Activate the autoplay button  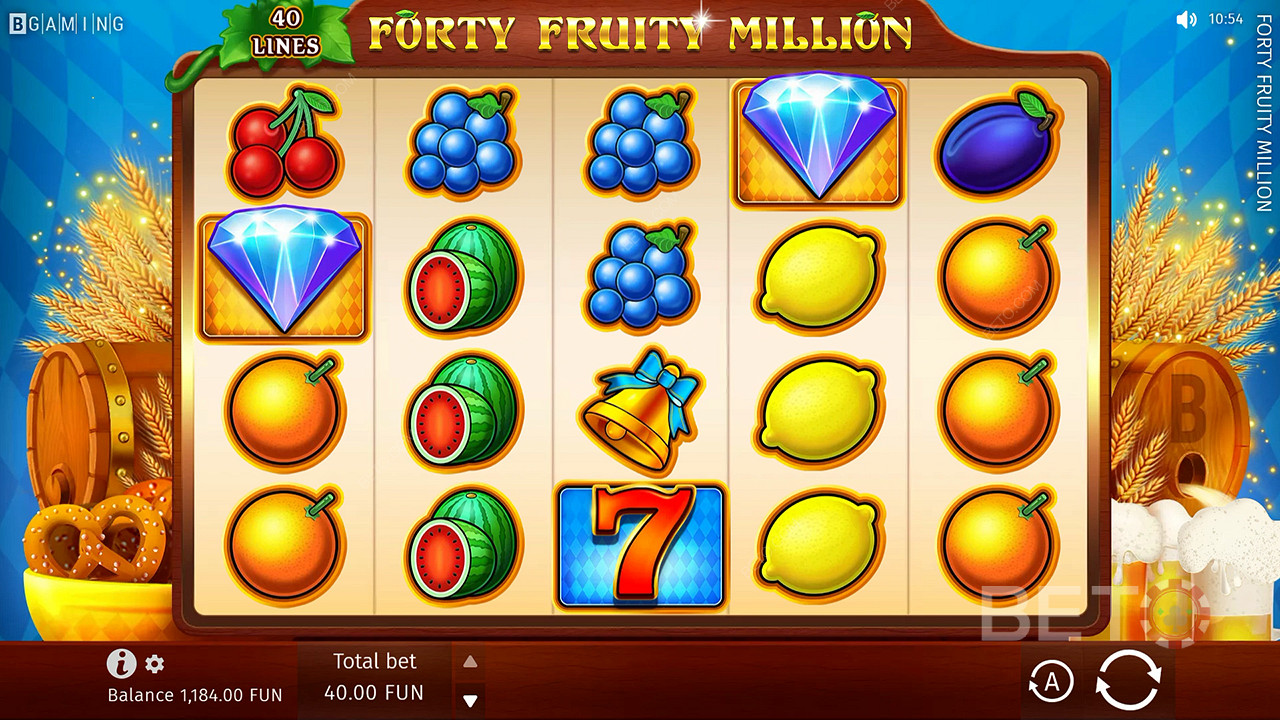coord(1051,682)
